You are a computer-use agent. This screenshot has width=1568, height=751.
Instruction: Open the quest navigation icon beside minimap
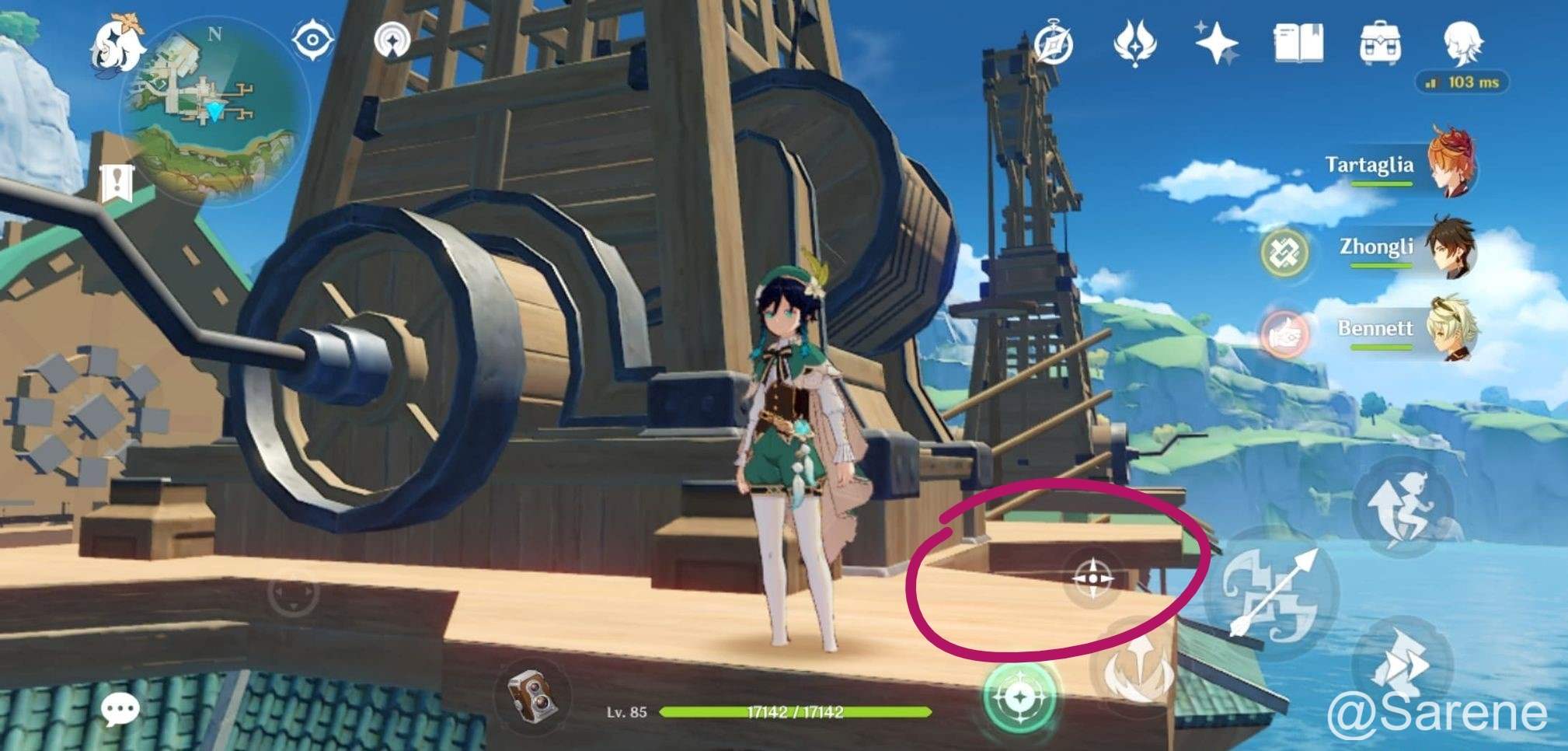[392, 40]
